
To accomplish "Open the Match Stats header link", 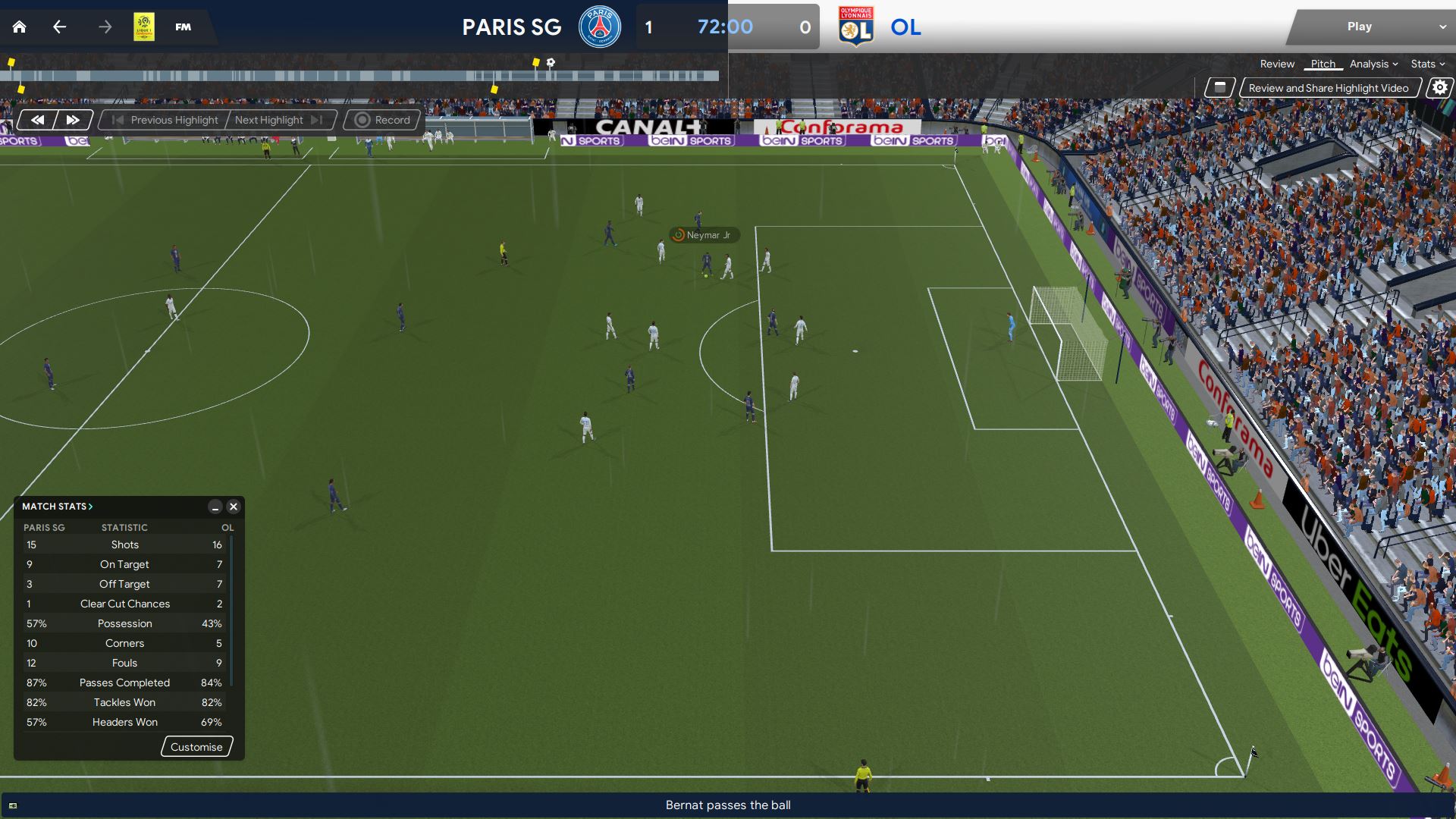I will (57, 507).
